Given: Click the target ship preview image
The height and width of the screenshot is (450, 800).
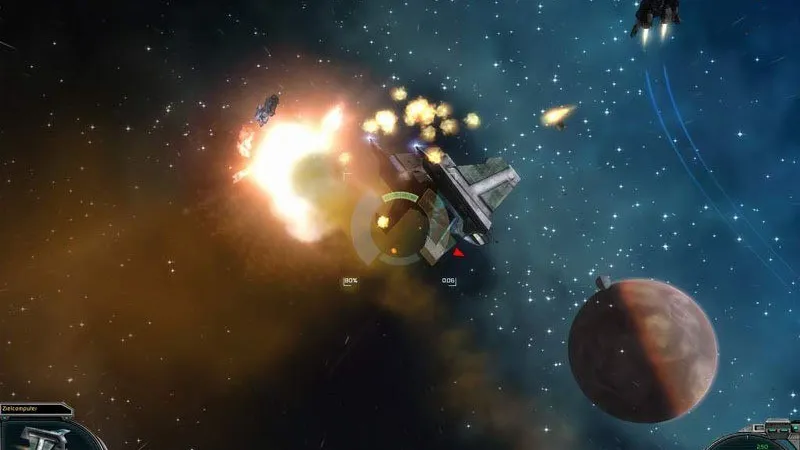Looking at the screenshot, I should (x=40, y=436).
